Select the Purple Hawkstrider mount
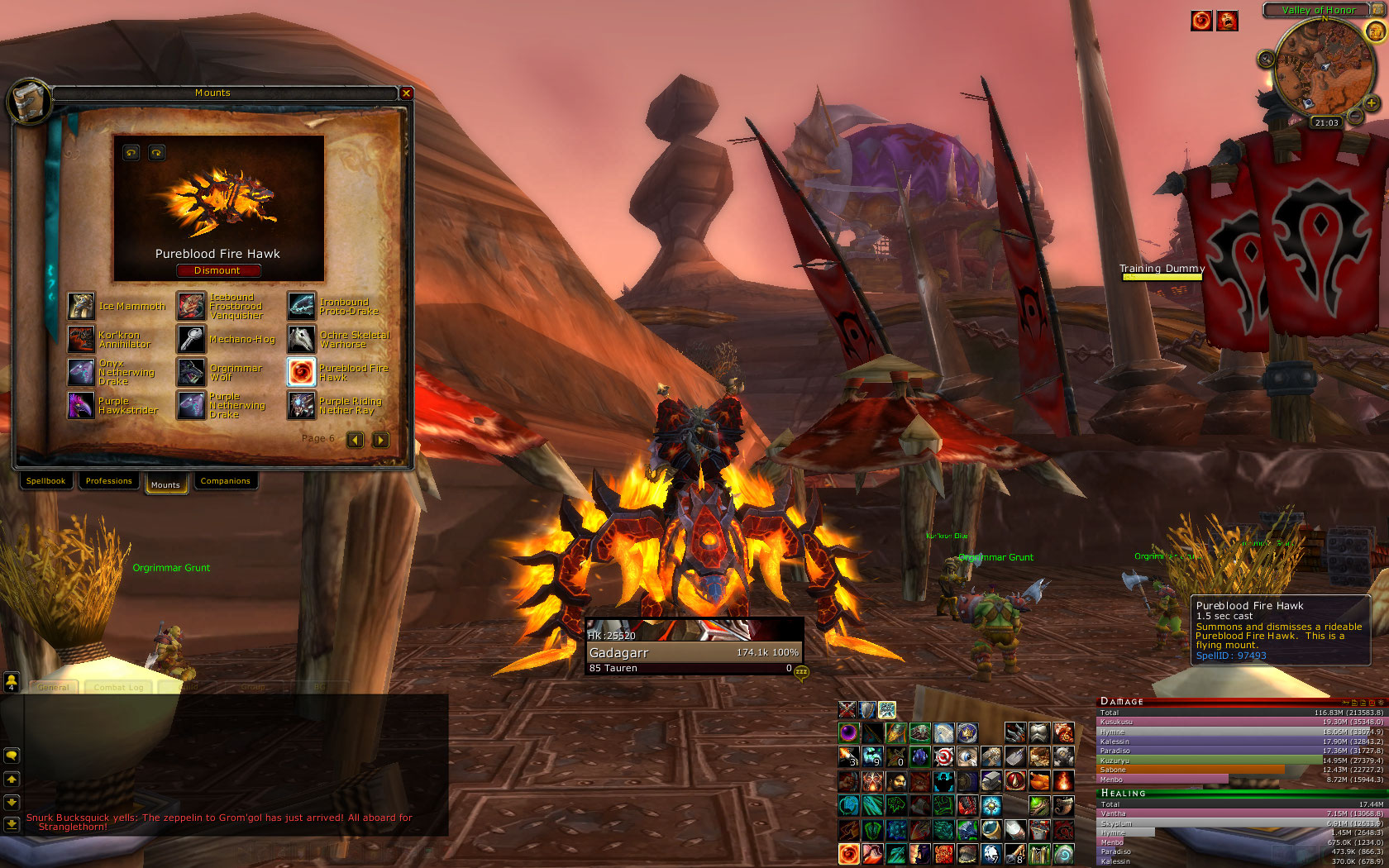The image size is (1389, 868). [81, 405]
